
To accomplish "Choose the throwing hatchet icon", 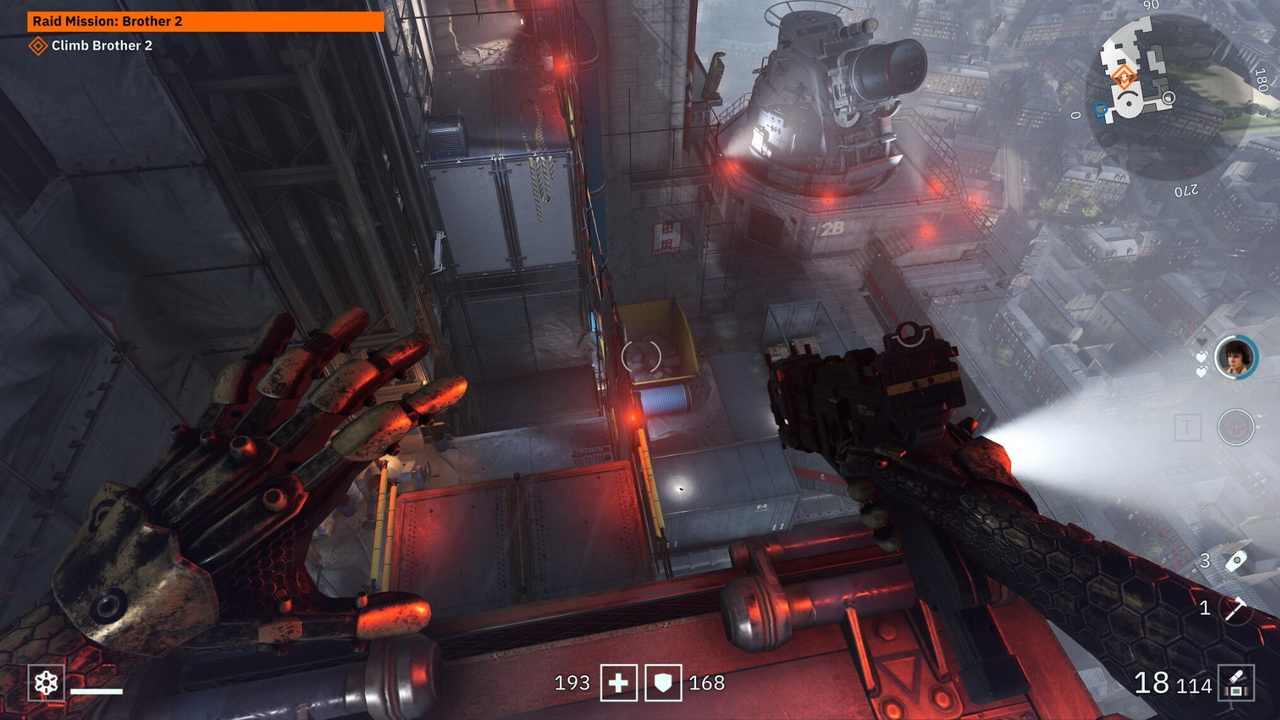I will [1237, 608].
